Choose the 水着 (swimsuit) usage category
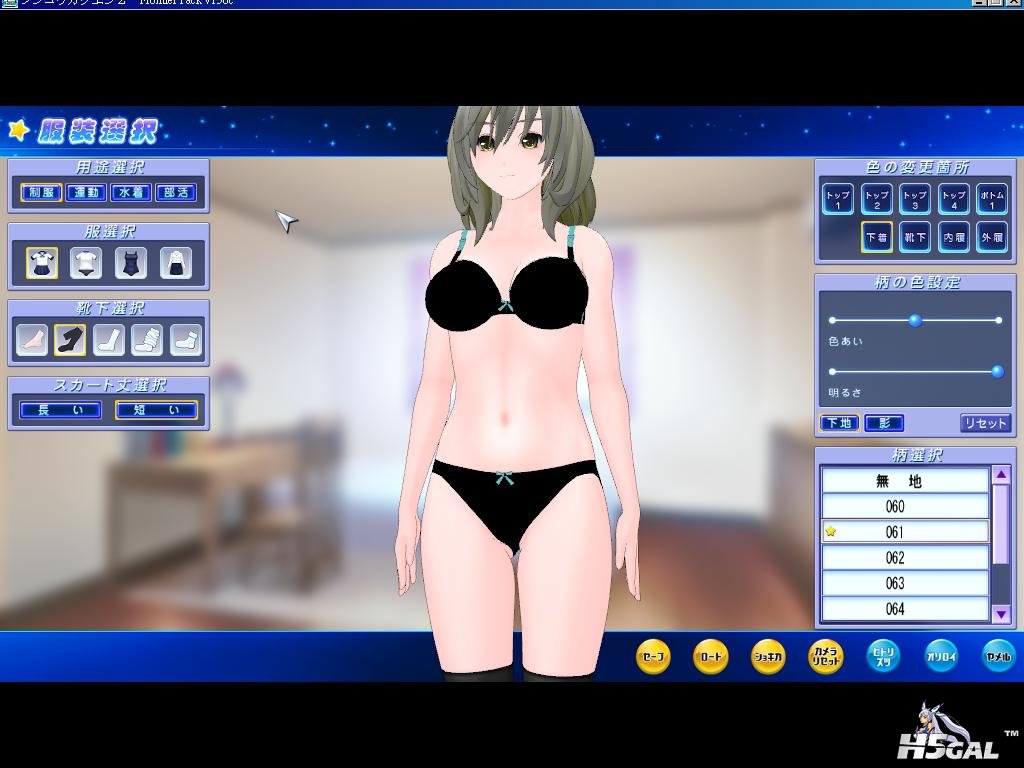Screen dimensions: 1024x768 coord(131,192)
